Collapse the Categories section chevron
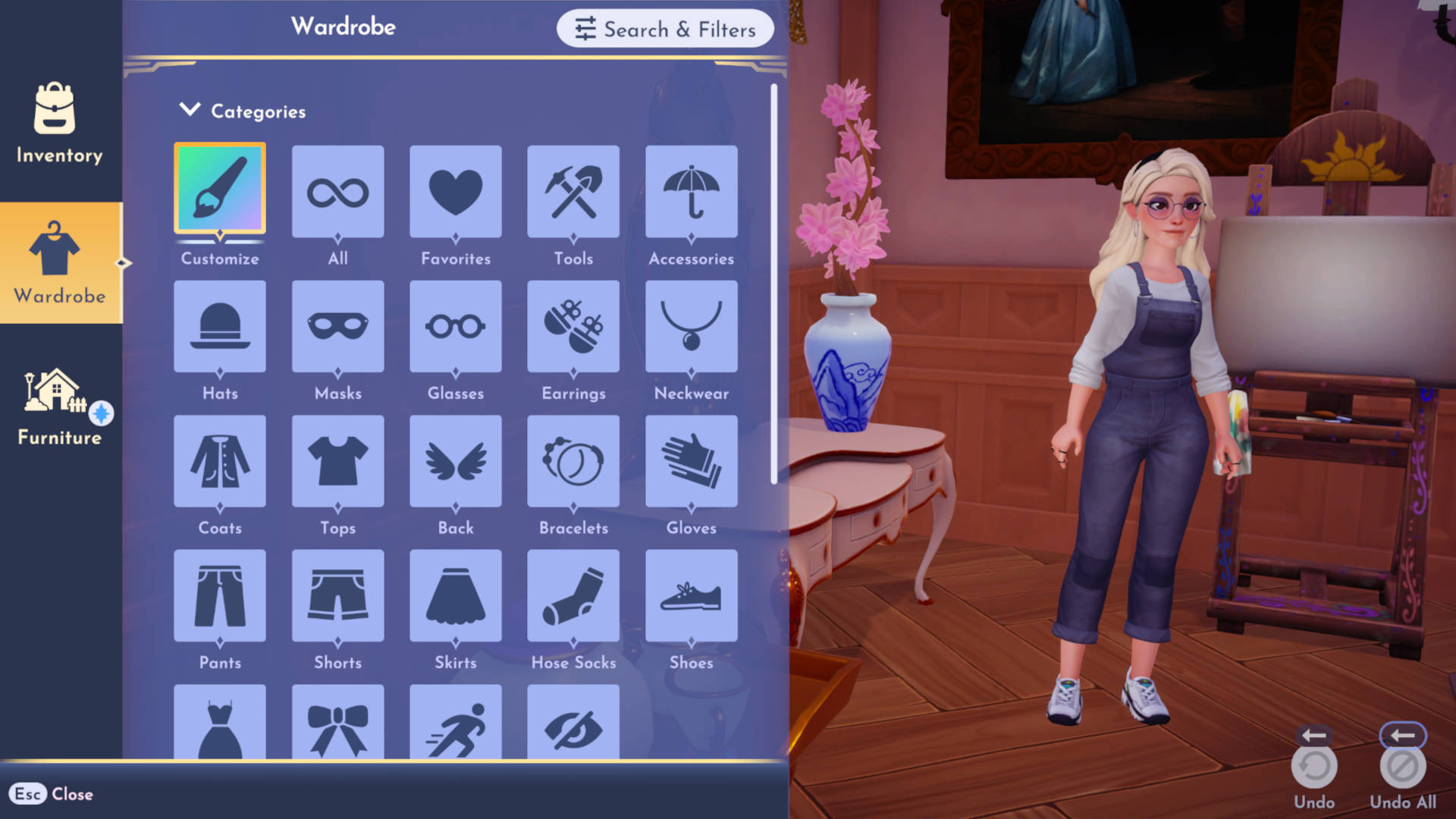Image resolution: width=1456 pixels, height=819 pixels. 190,108
